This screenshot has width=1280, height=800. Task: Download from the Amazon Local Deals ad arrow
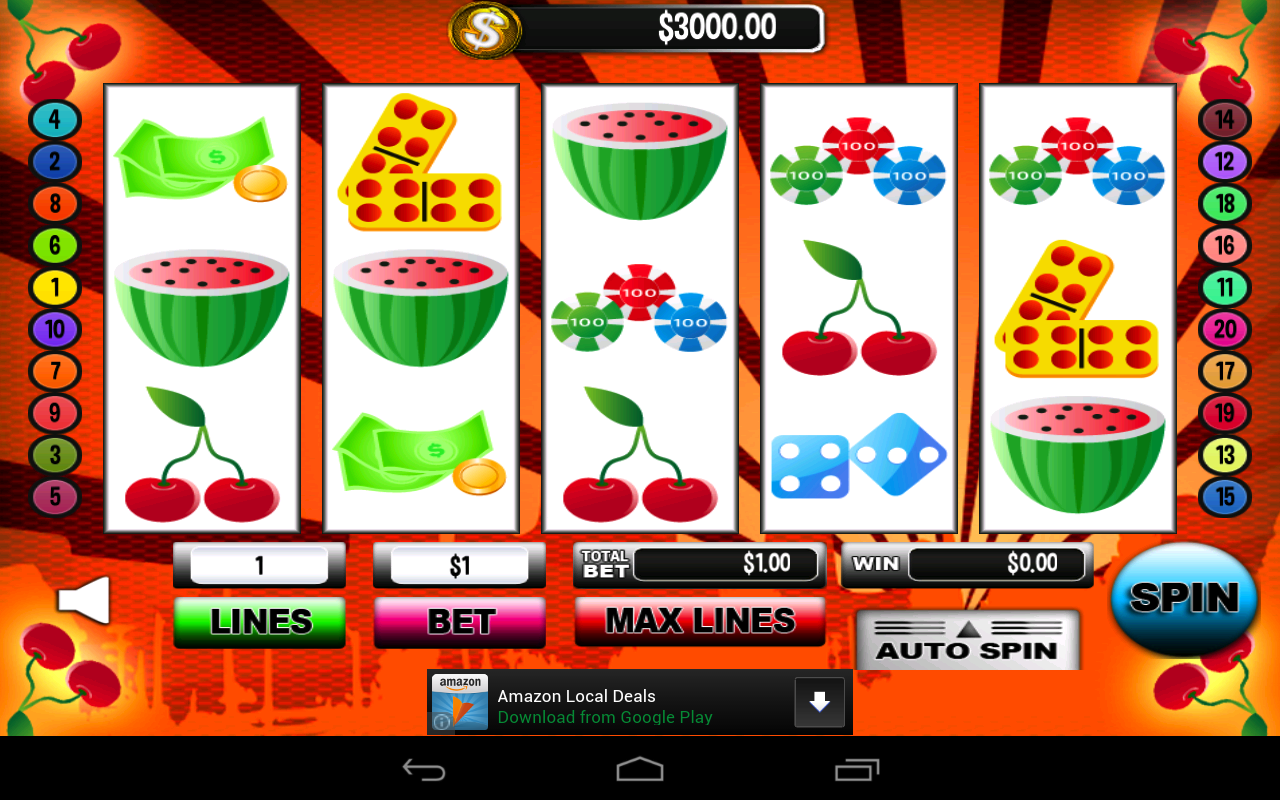(819, 702)
